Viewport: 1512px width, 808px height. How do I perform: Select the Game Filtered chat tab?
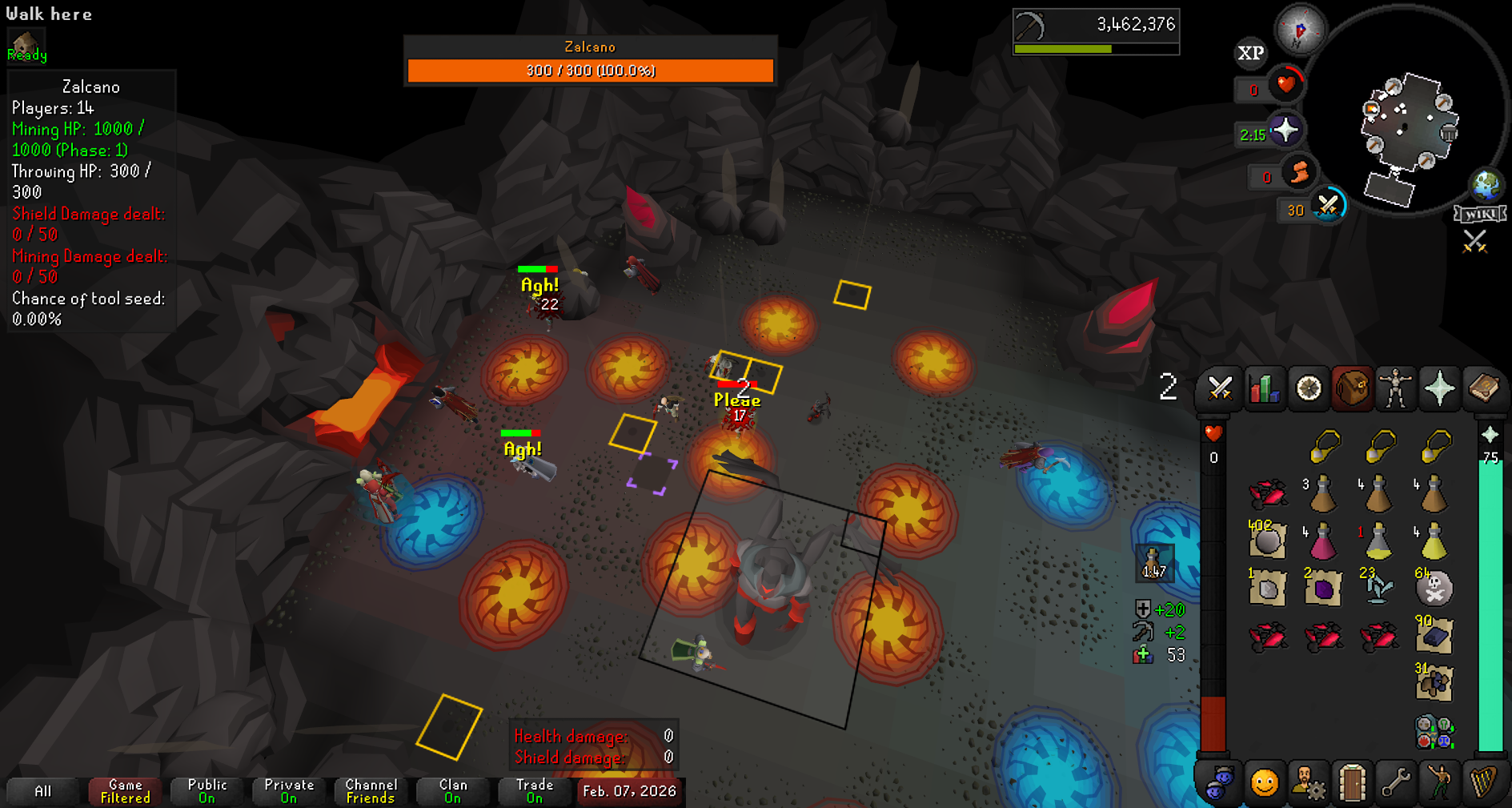coord(126,791)
